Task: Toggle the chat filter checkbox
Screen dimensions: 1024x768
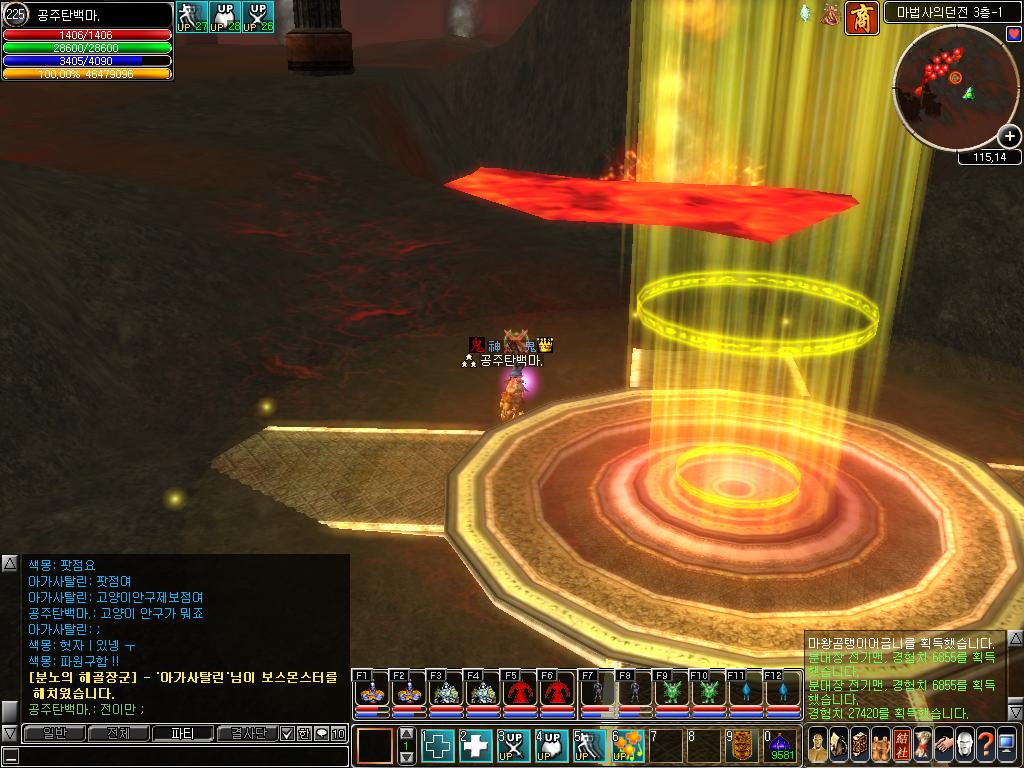Action: pyautogui.click(x=287, y=733)
